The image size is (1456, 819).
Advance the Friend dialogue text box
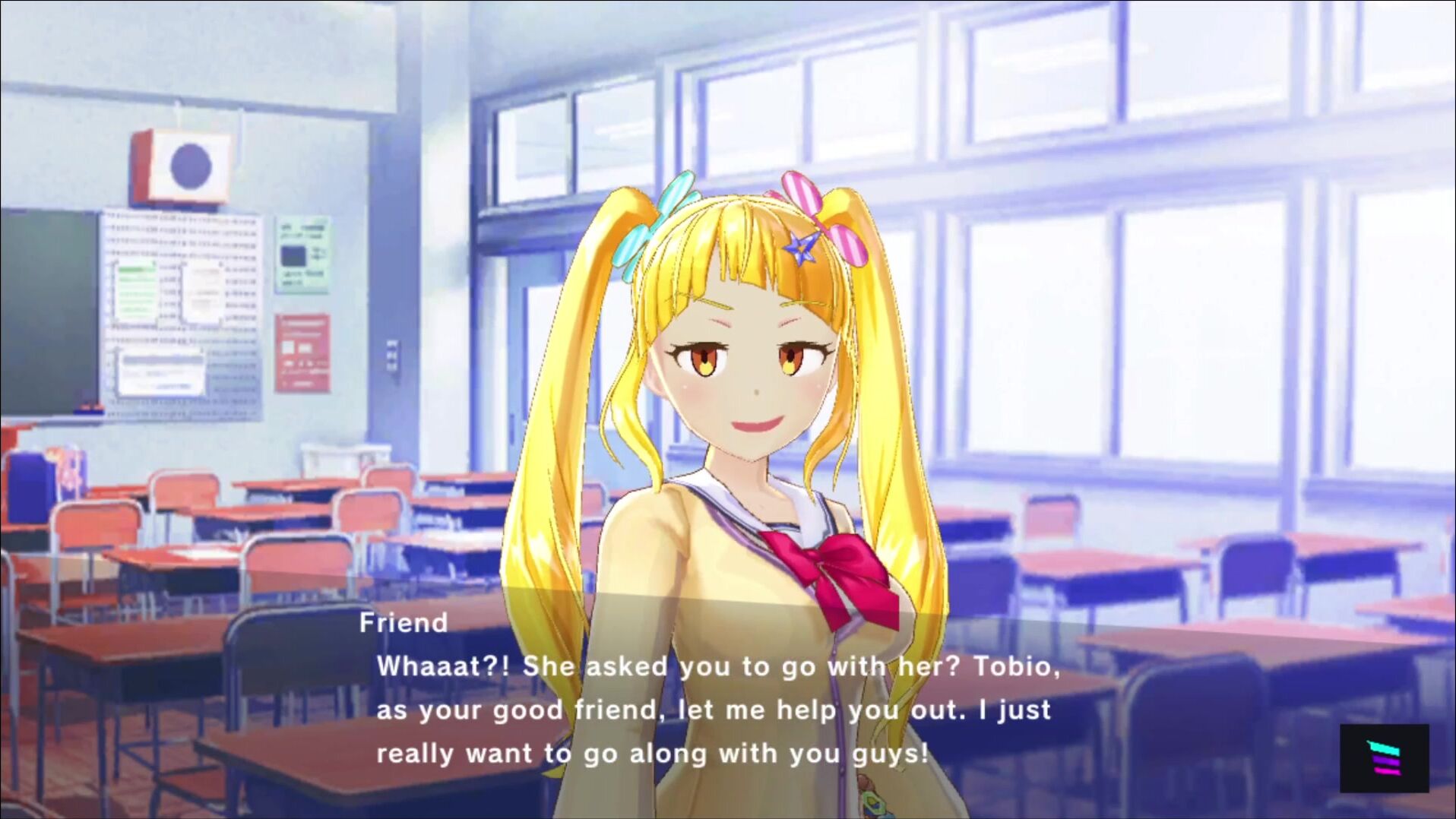tap(714, 710)
